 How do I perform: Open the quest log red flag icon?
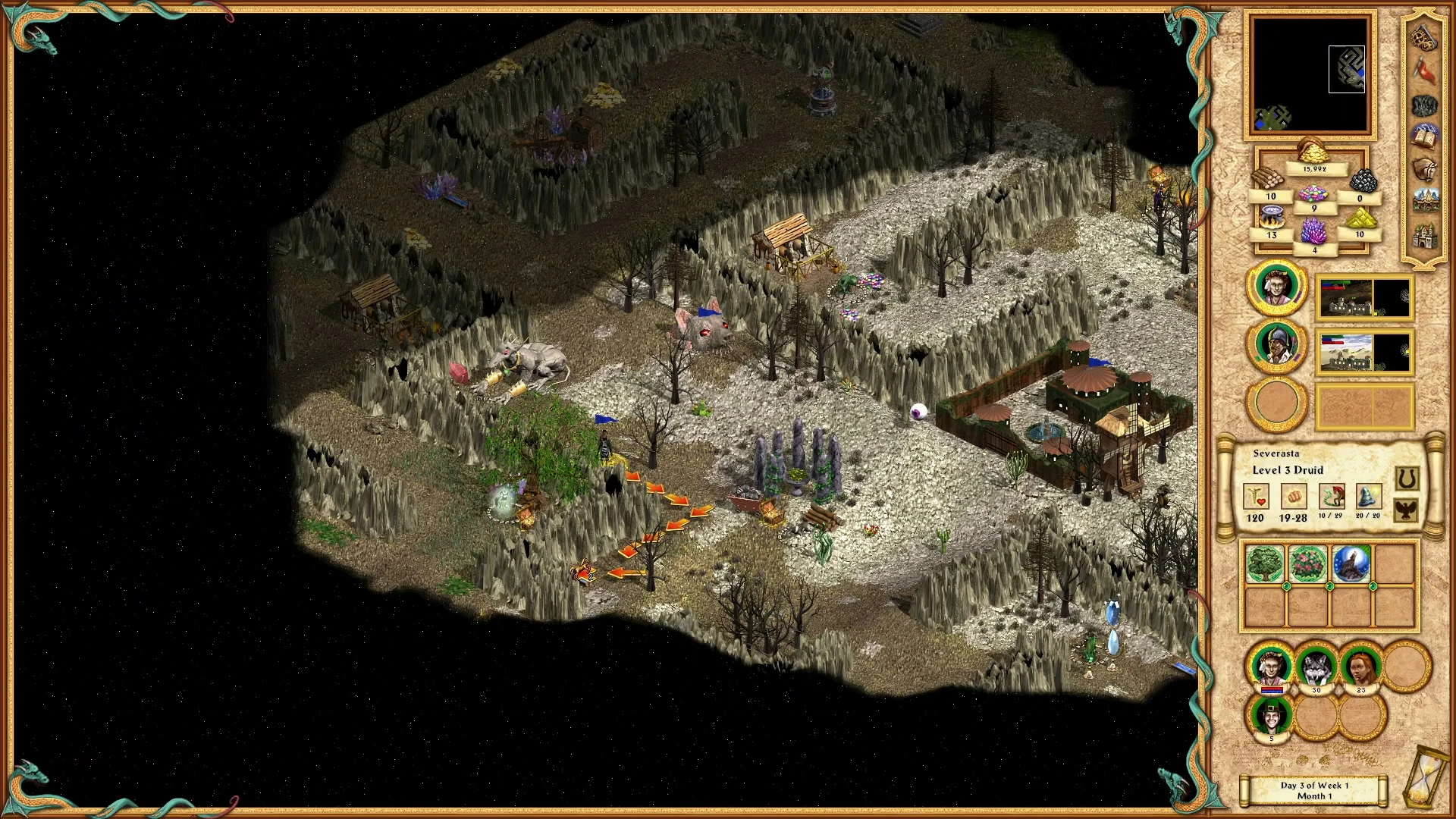click(1424, 70)
